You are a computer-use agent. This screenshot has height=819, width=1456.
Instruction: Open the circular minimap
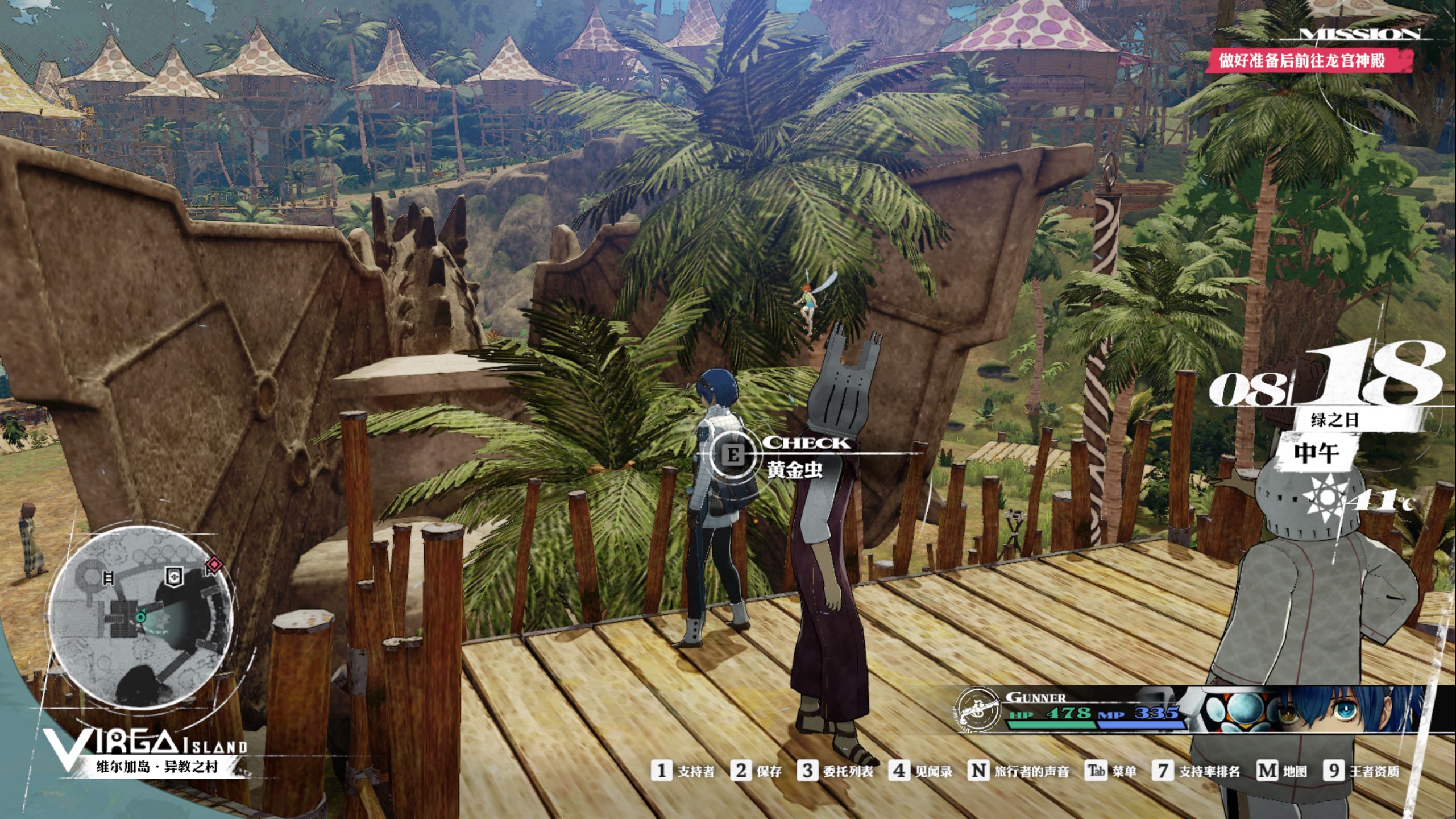(140, 617)
